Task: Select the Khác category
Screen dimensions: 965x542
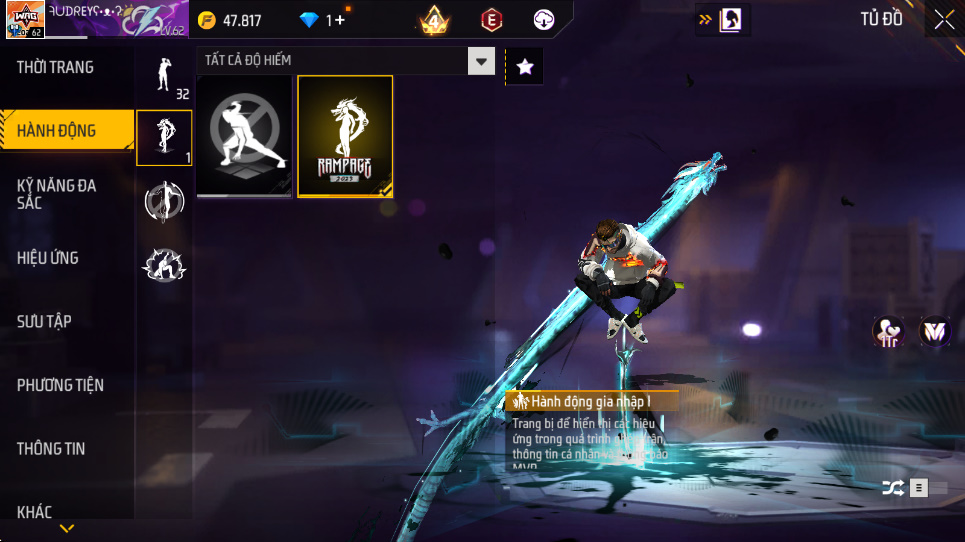Action: point(34,512)
